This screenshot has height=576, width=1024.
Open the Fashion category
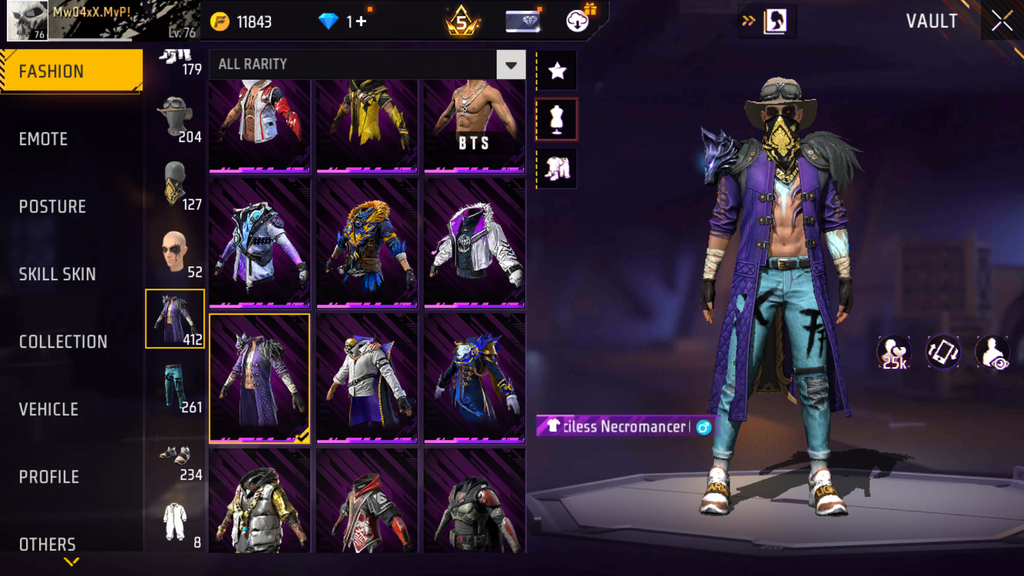[x=70, y=71]
